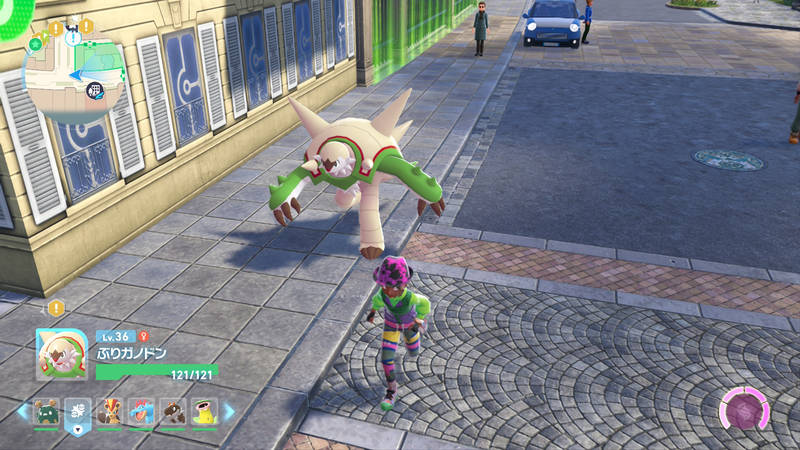Select the blue Feraligatr party slot

click(141, 411)
